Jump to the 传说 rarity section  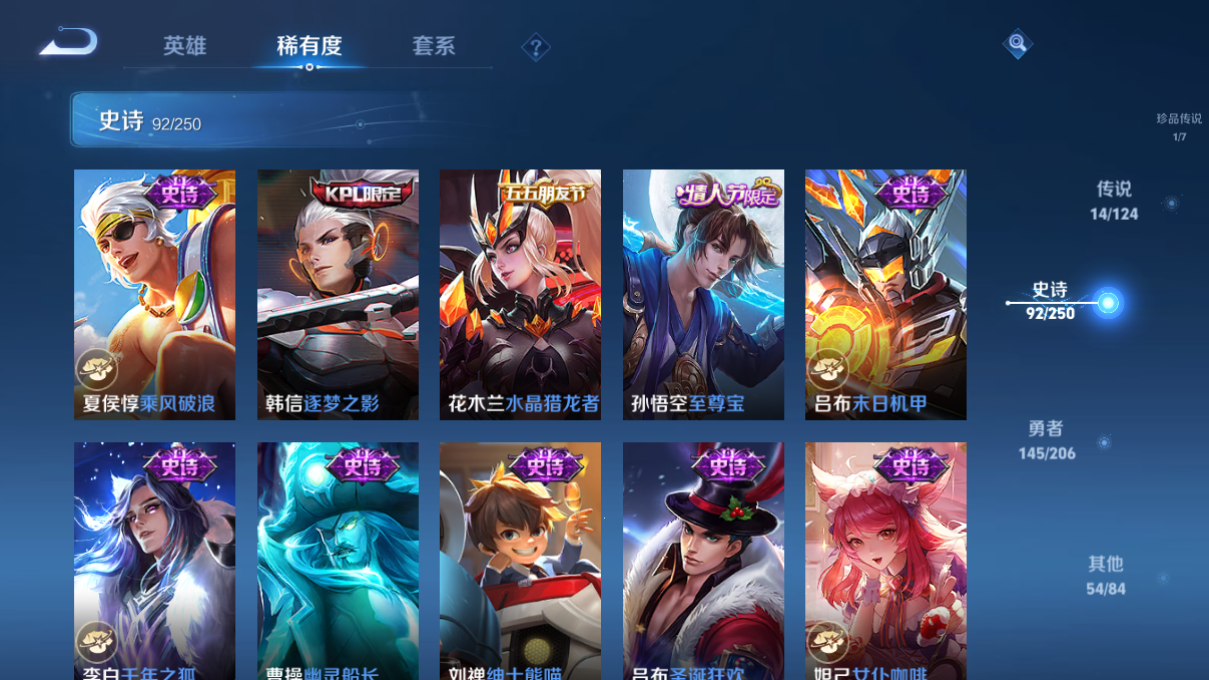coord(1114,200)
